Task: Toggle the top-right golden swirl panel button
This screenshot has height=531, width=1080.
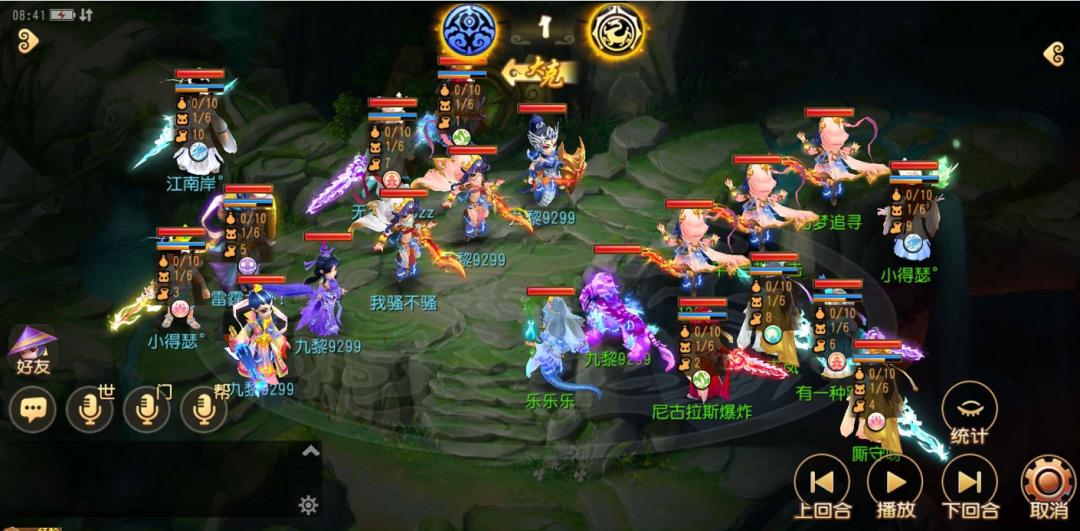Action: coord(1053,54)
